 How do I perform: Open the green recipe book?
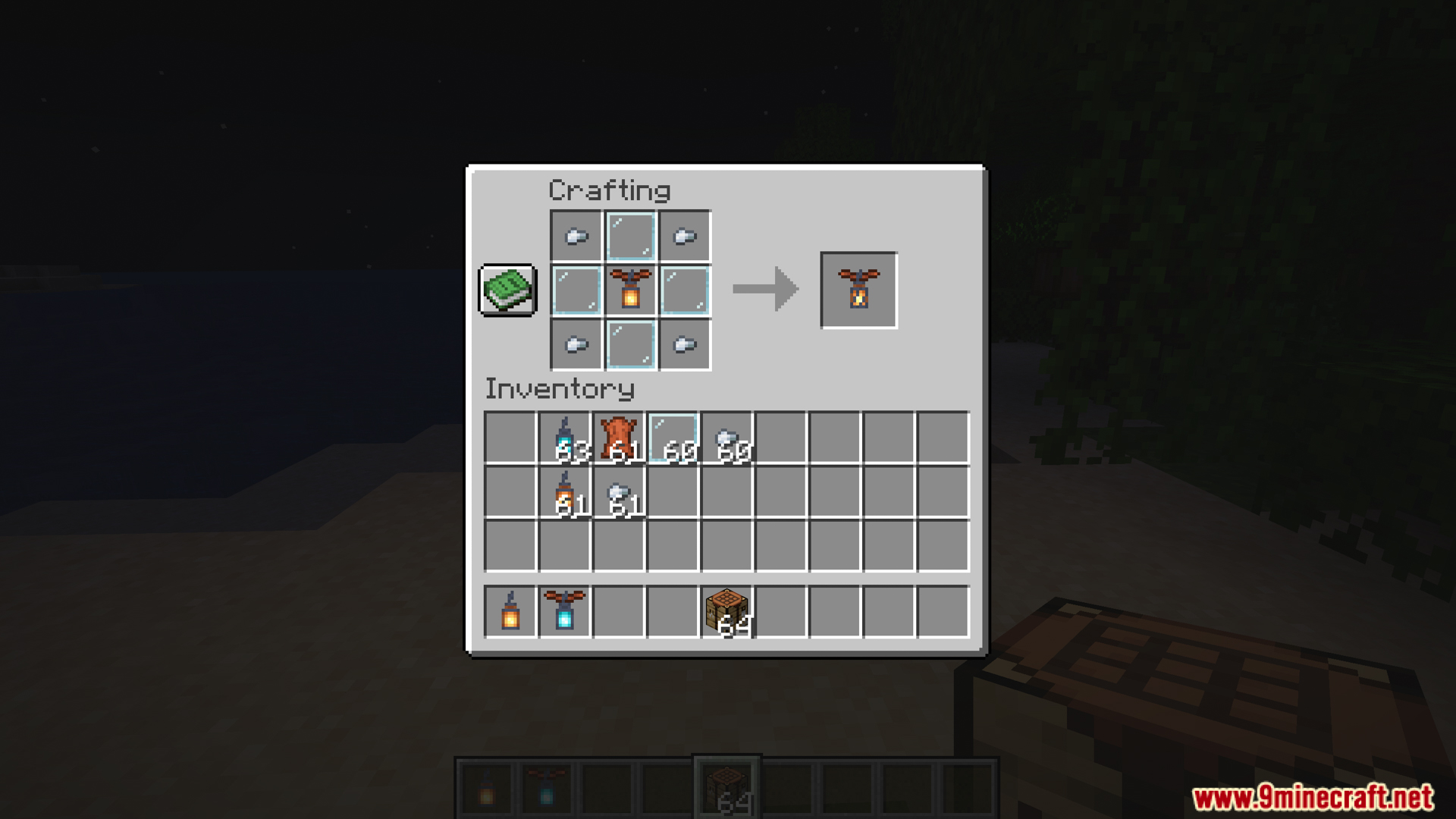coord(507,290)
